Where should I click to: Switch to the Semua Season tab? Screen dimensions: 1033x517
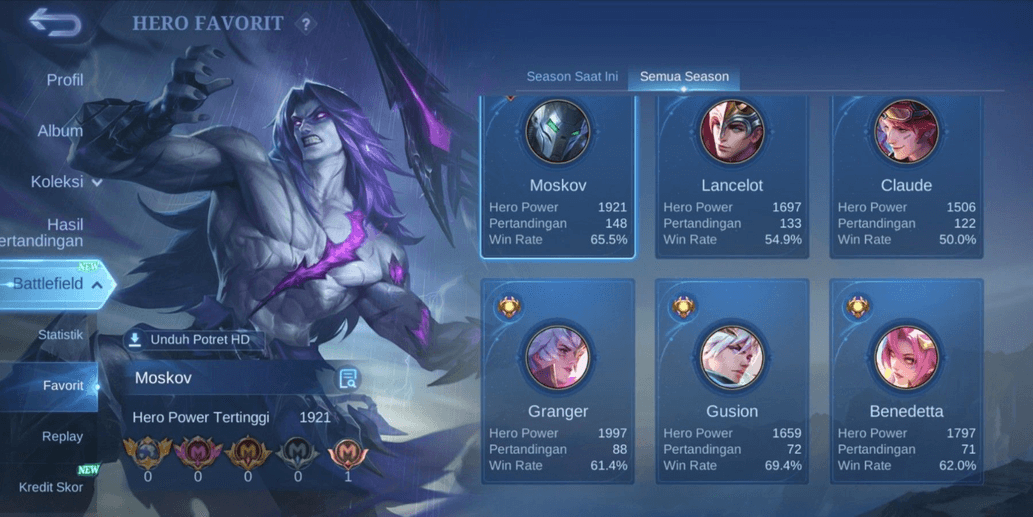(x=684, y=77)
